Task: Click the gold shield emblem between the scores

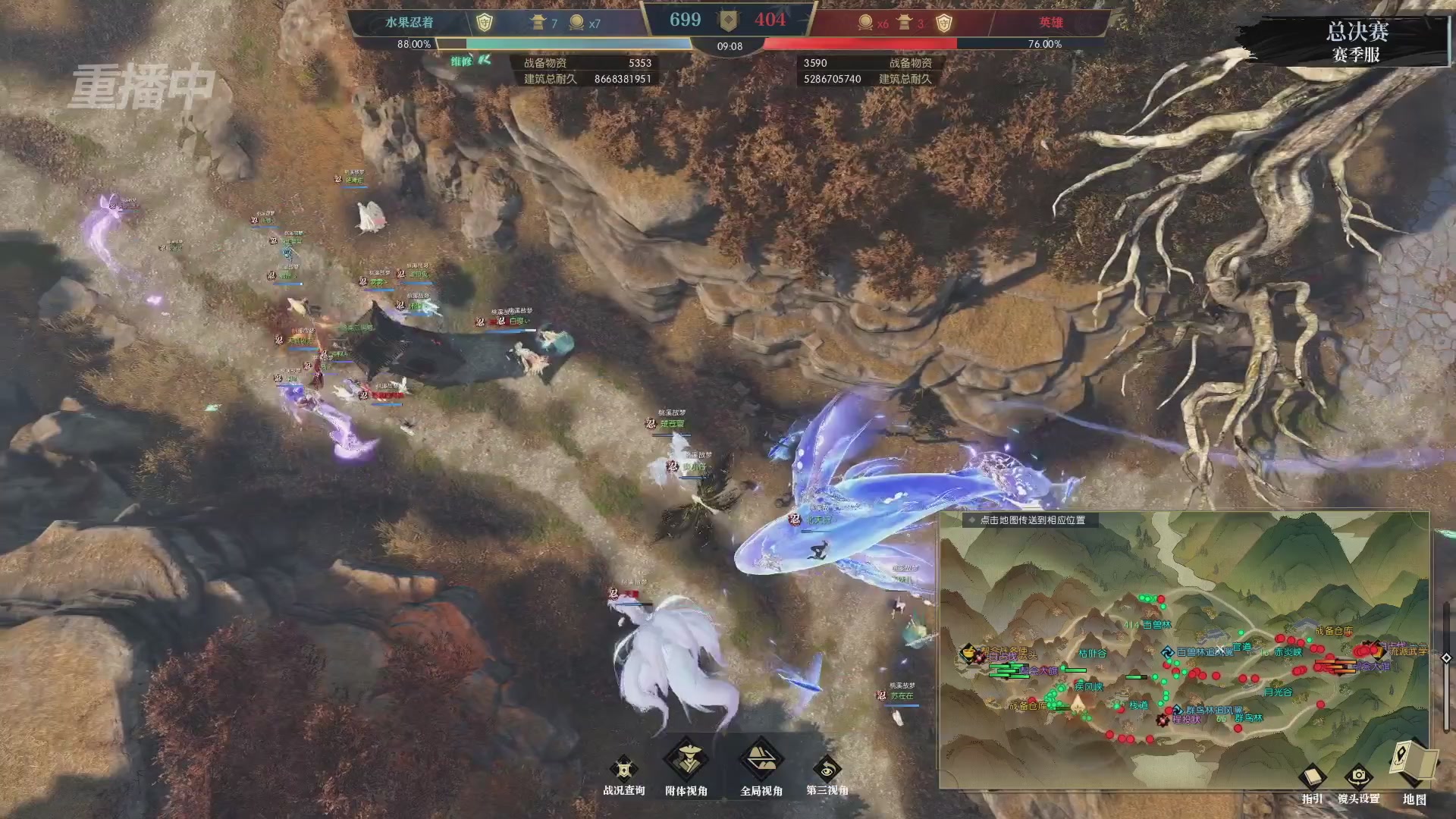Action: click(729, 20)
